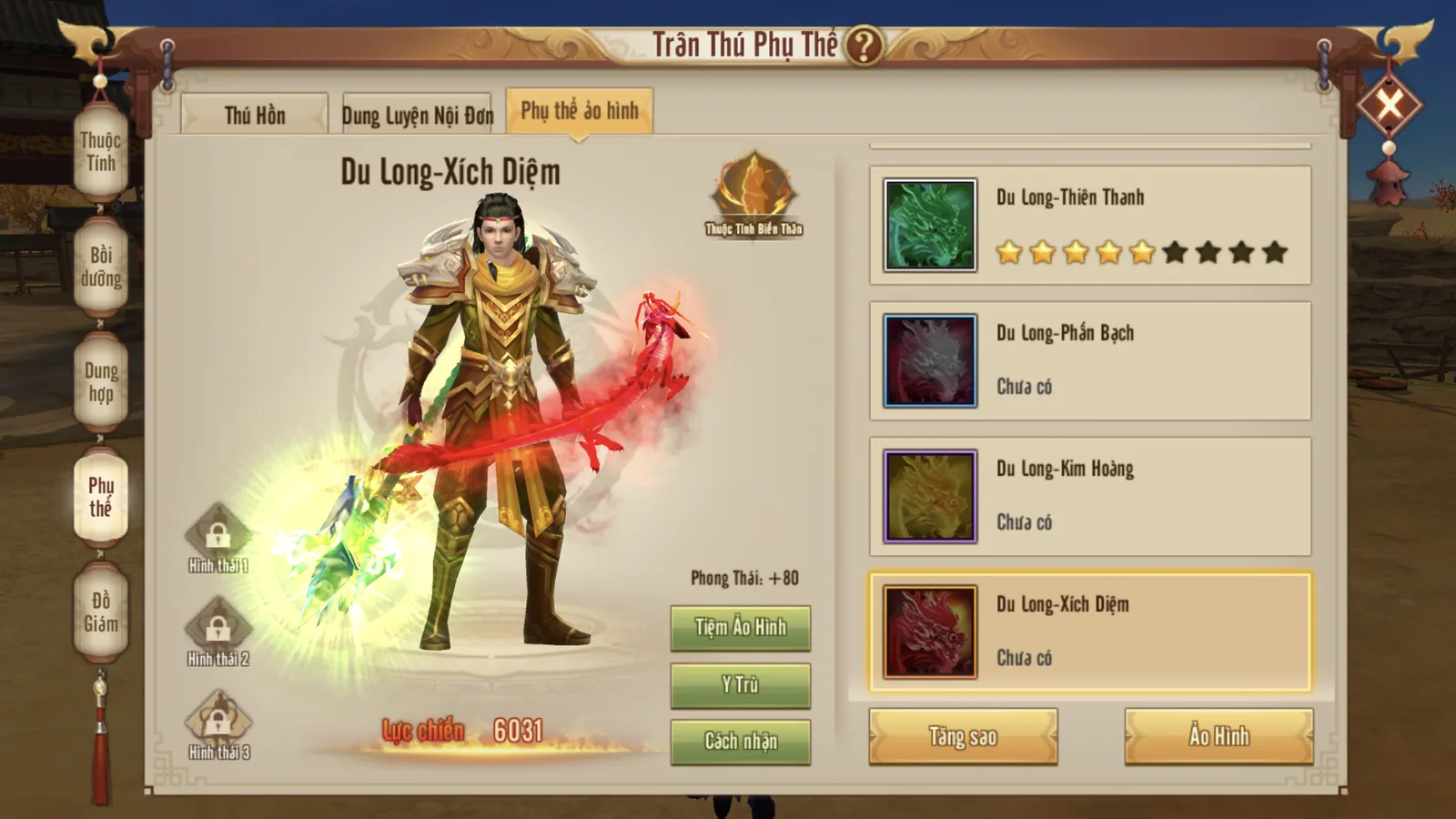Go to the Thuộc Tính side tab
Screen dimensions: 1456x819
tap(100, 152)
